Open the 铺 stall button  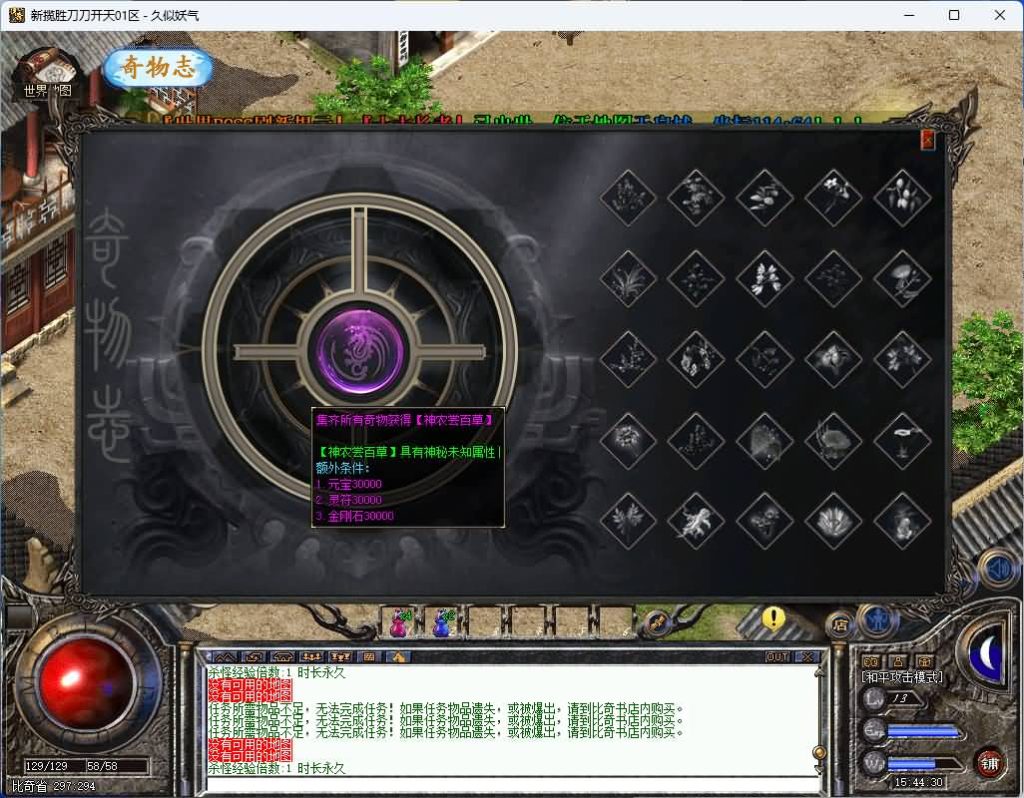click(x=989, y=764)
